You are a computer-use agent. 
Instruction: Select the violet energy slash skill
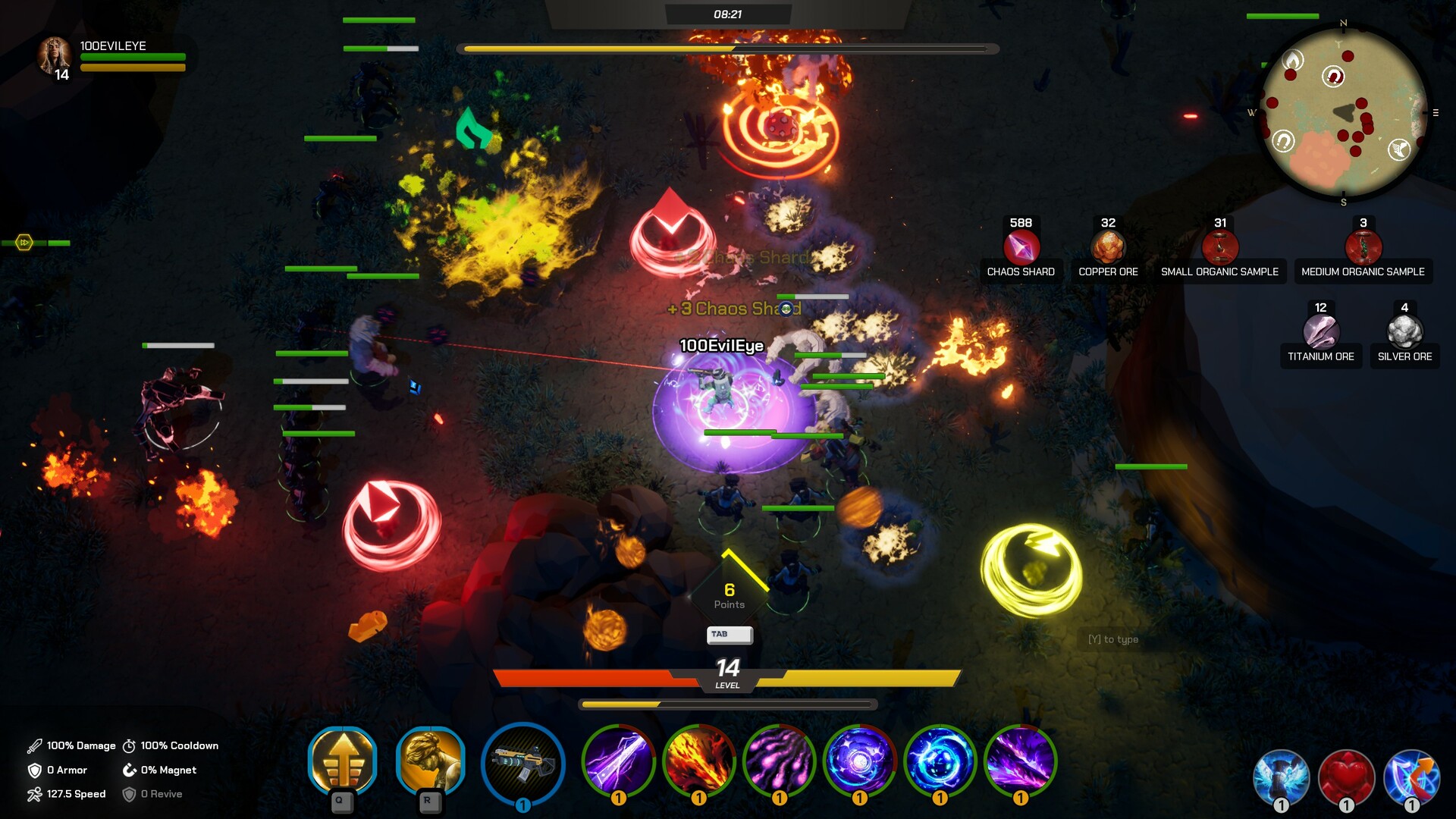tap(1020, 761)
